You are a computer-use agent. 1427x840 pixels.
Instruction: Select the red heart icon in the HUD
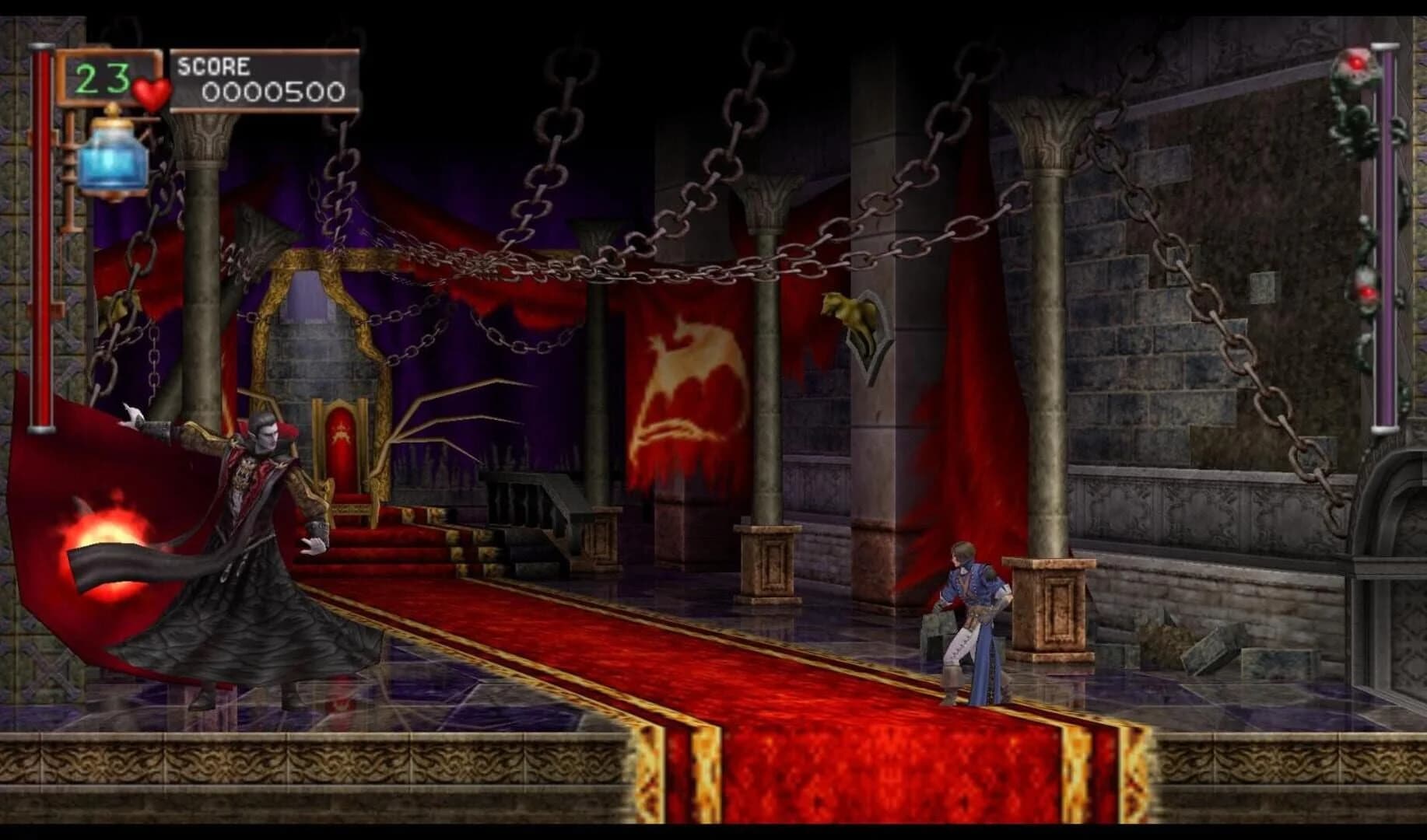(151, 93)
